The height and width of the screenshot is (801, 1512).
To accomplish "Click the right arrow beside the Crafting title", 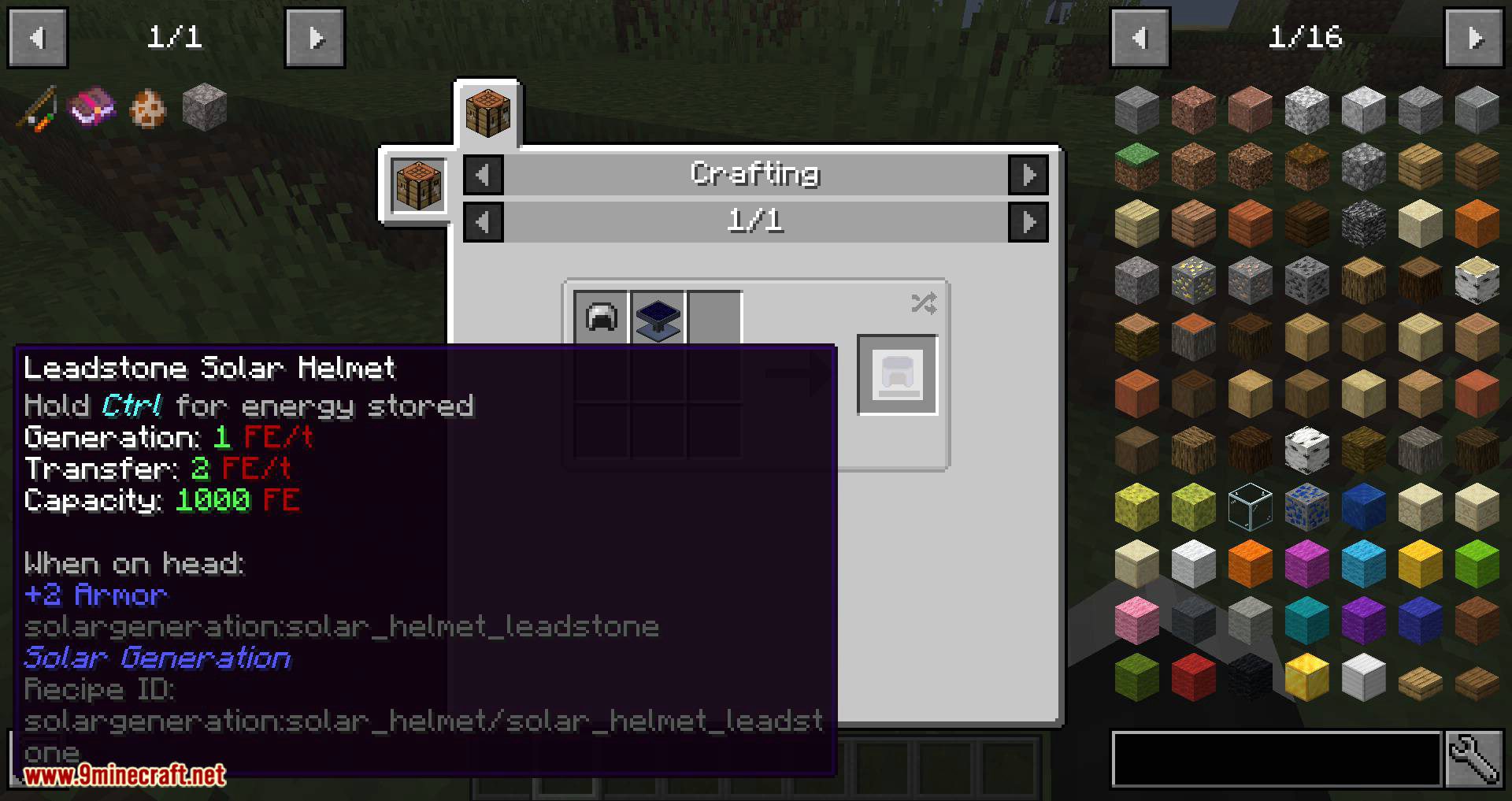I will [1029, 174].
